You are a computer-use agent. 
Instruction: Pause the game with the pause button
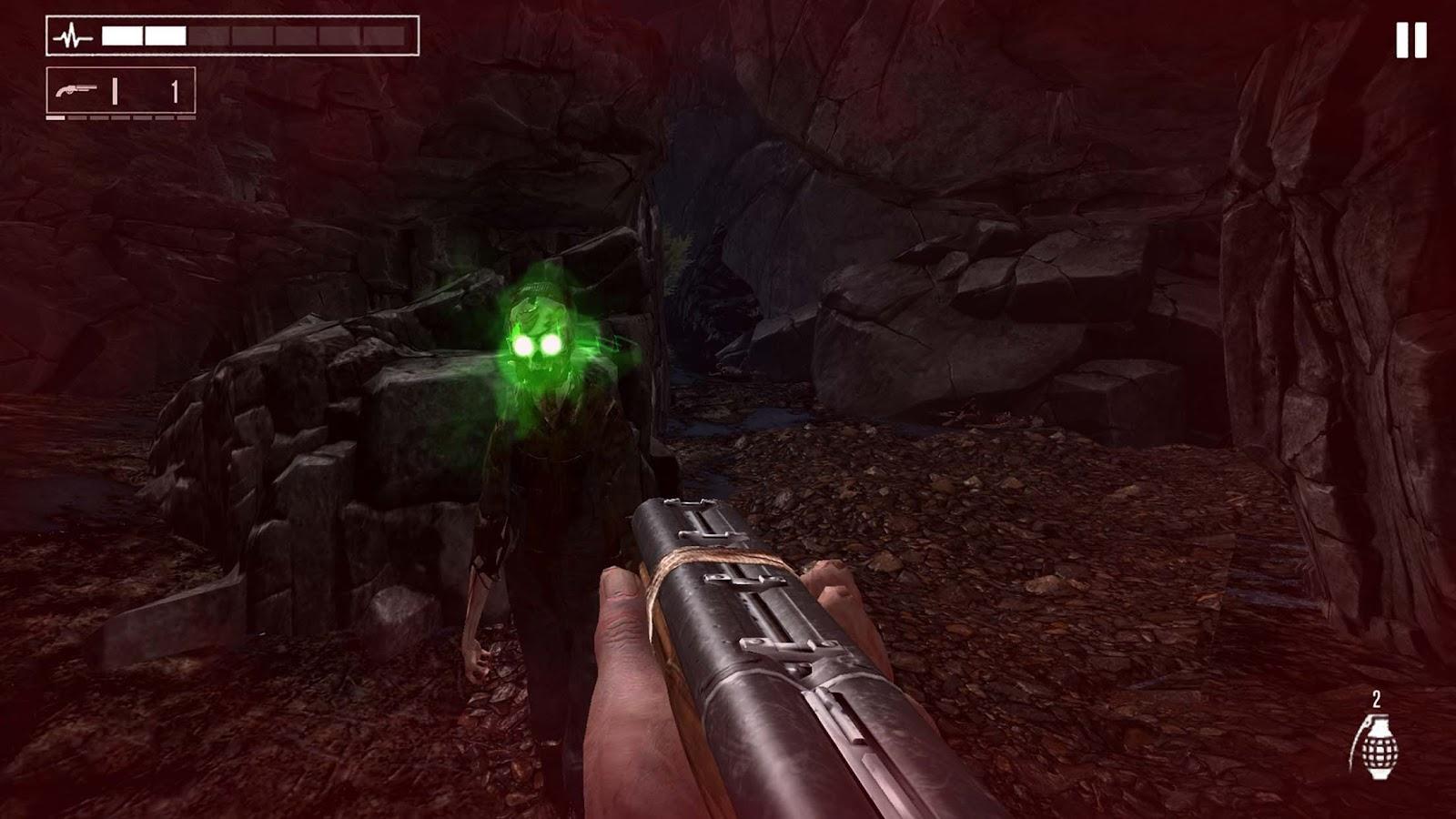1410,41
